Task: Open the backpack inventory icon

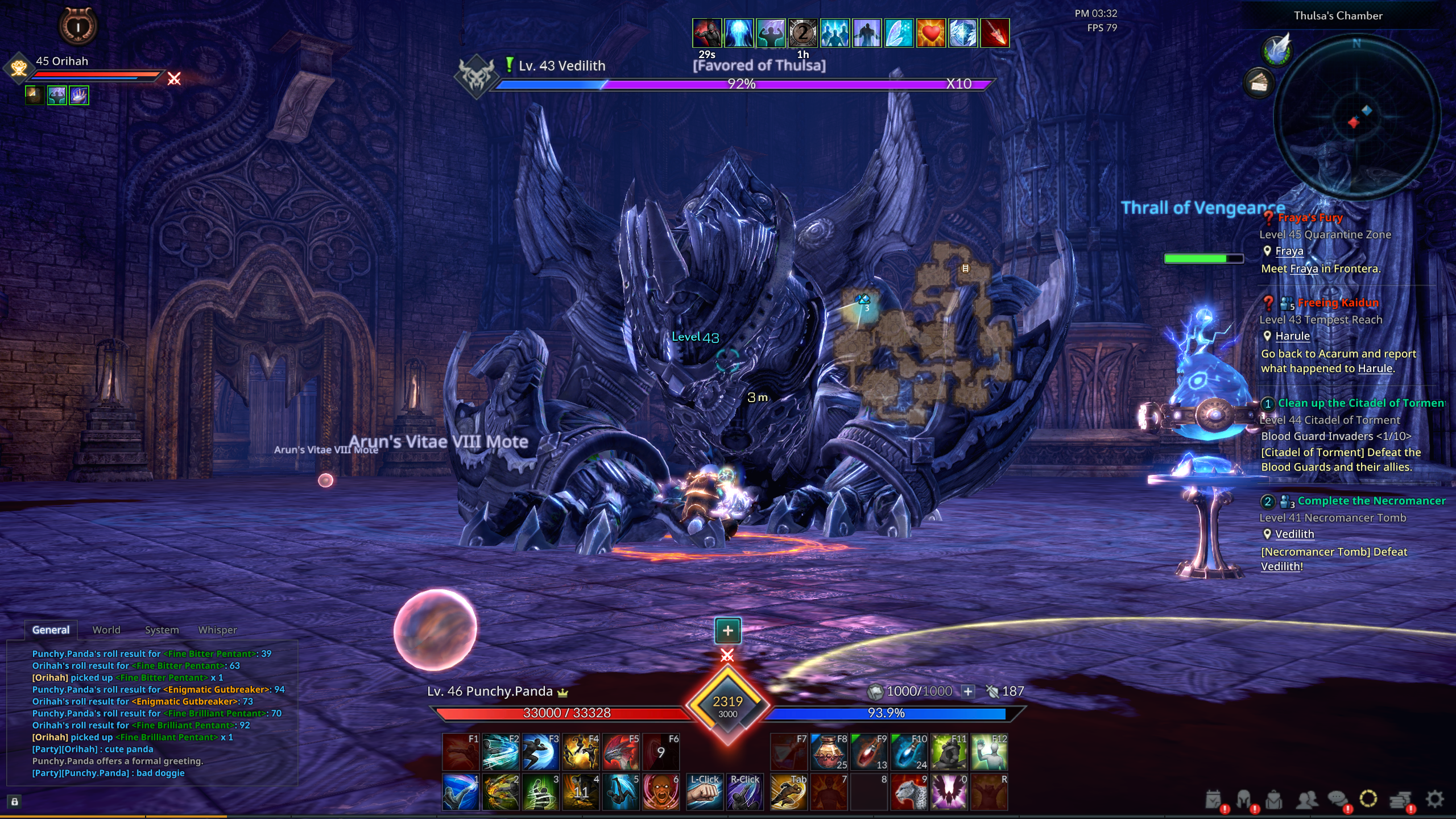Action: click(x=1274, y=800)
